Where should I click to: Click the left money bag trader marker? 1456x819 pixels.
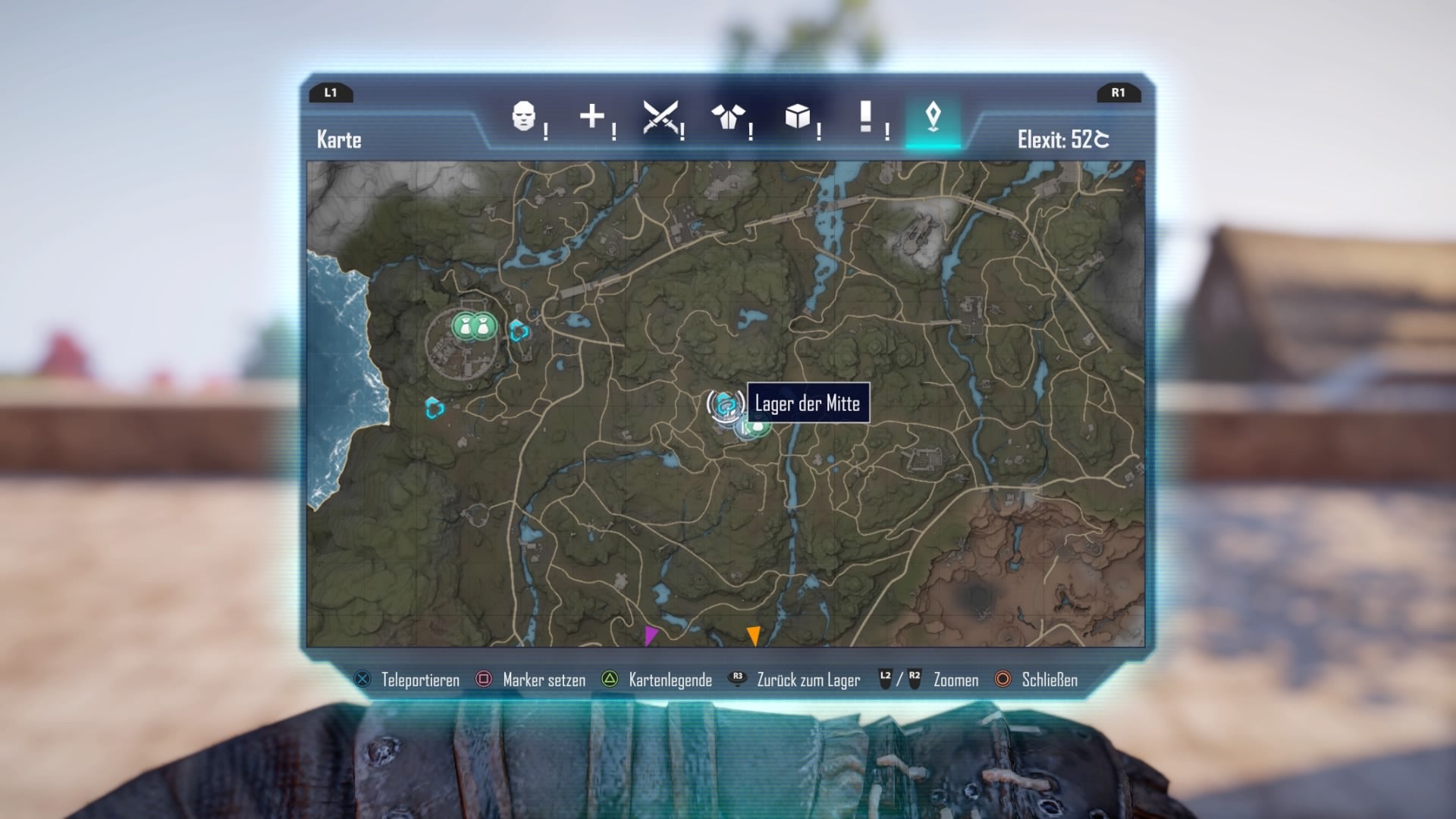464,327
